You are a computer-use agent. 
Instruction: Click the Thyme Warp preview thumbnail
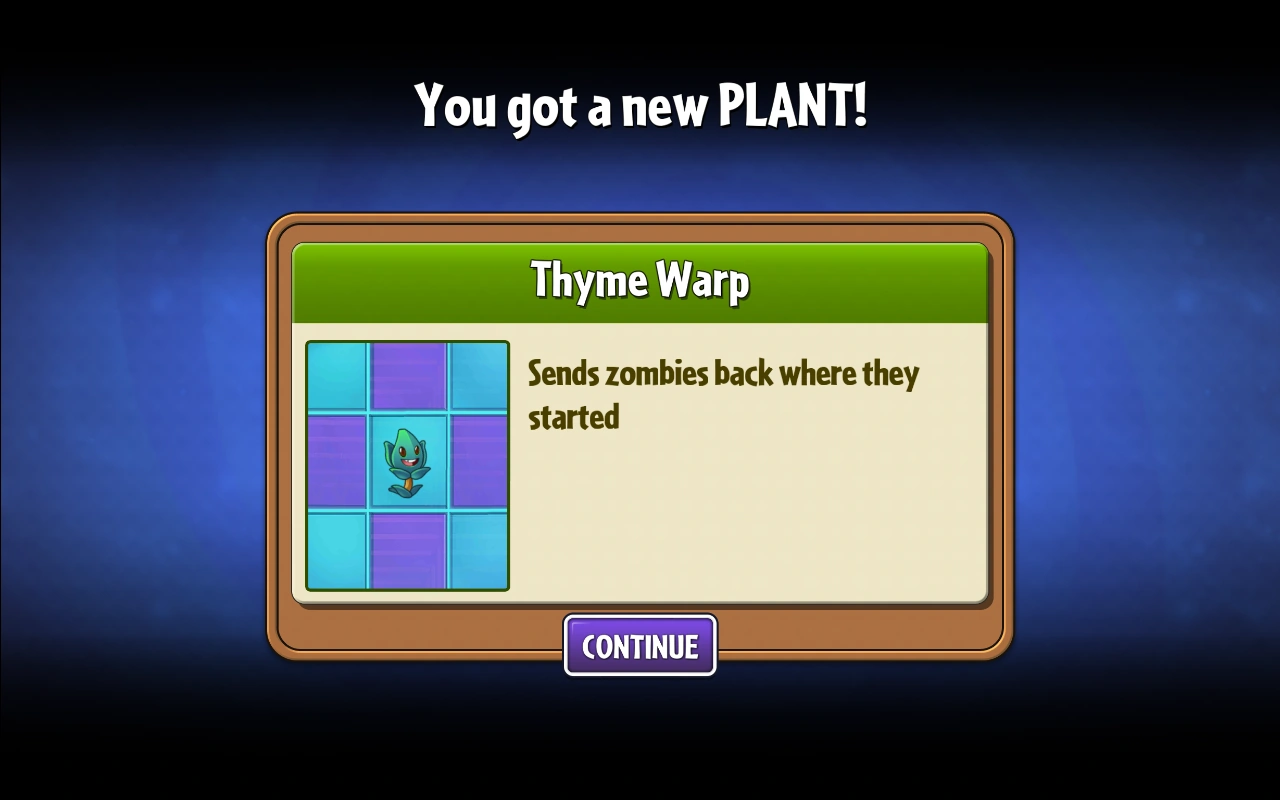(407, 465)
